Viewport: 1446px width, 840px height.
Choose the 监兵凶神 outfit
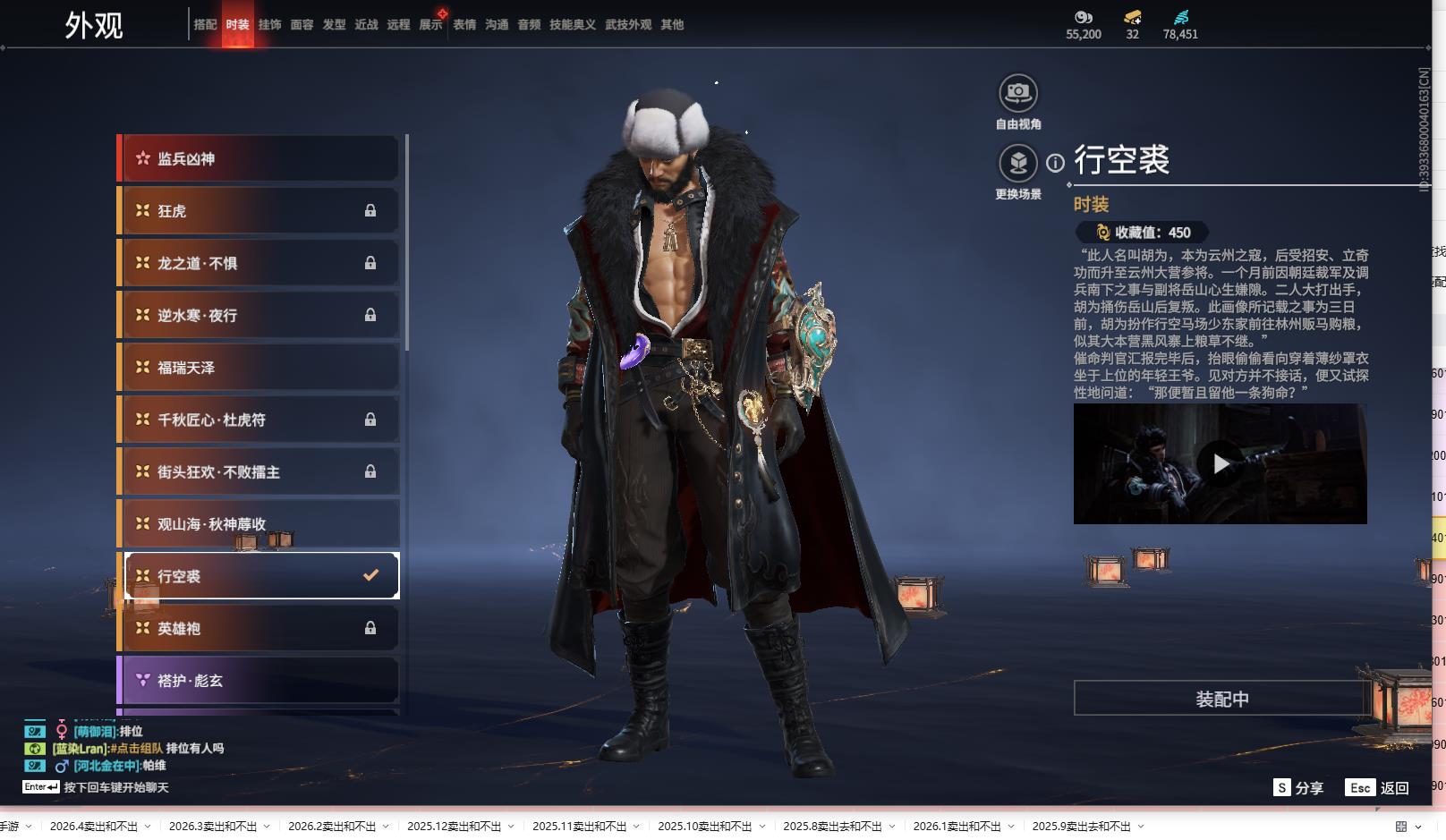[259, 159]
